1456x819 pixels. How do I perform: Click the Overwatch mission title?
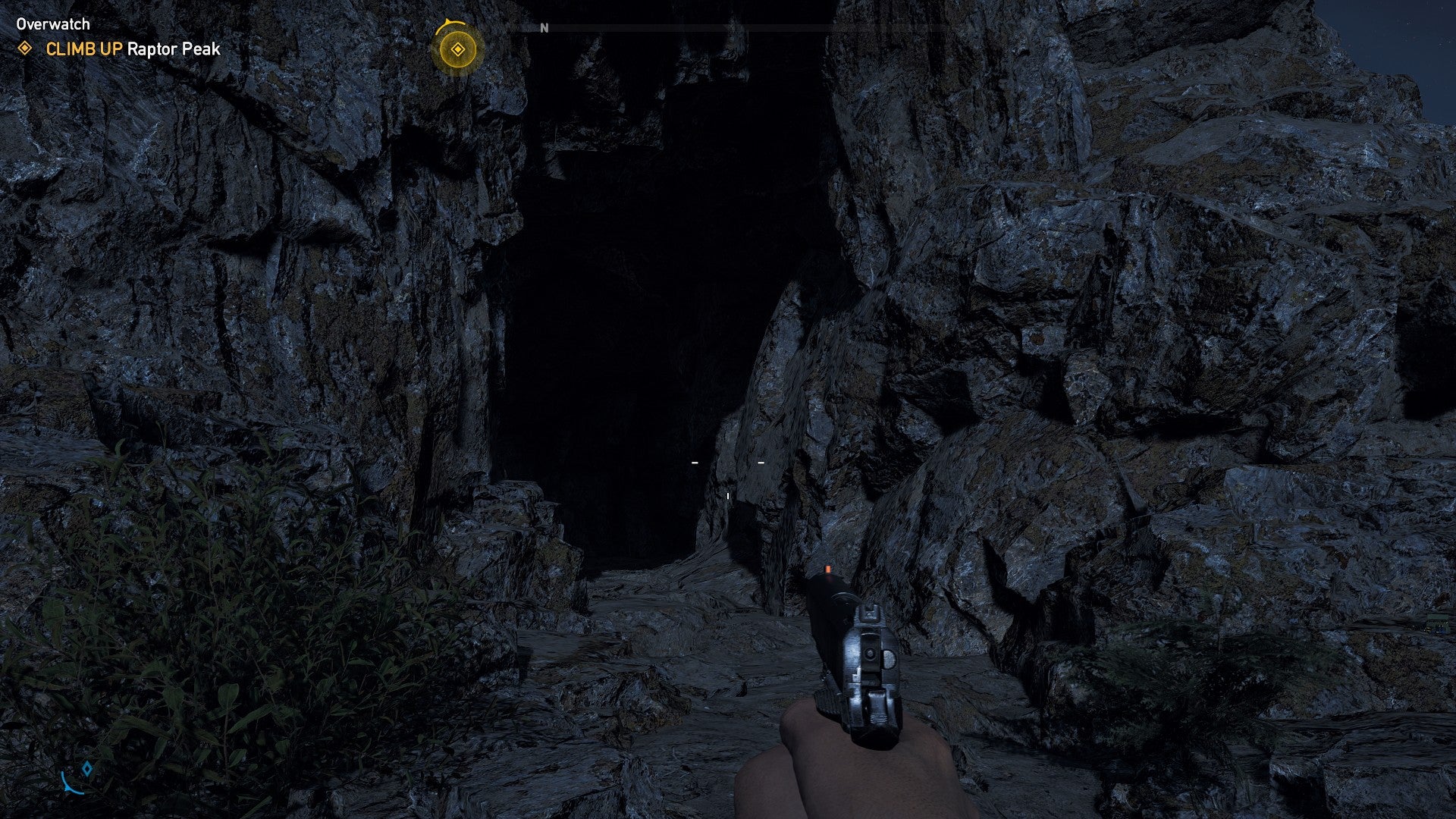[52, 24]
